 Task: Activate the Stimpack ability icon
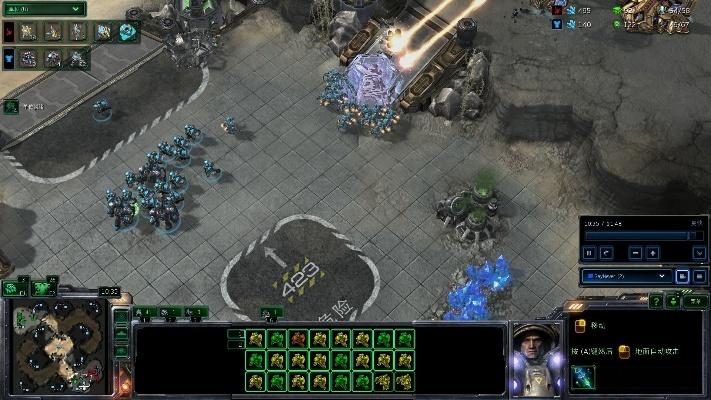tap(583, 376)
